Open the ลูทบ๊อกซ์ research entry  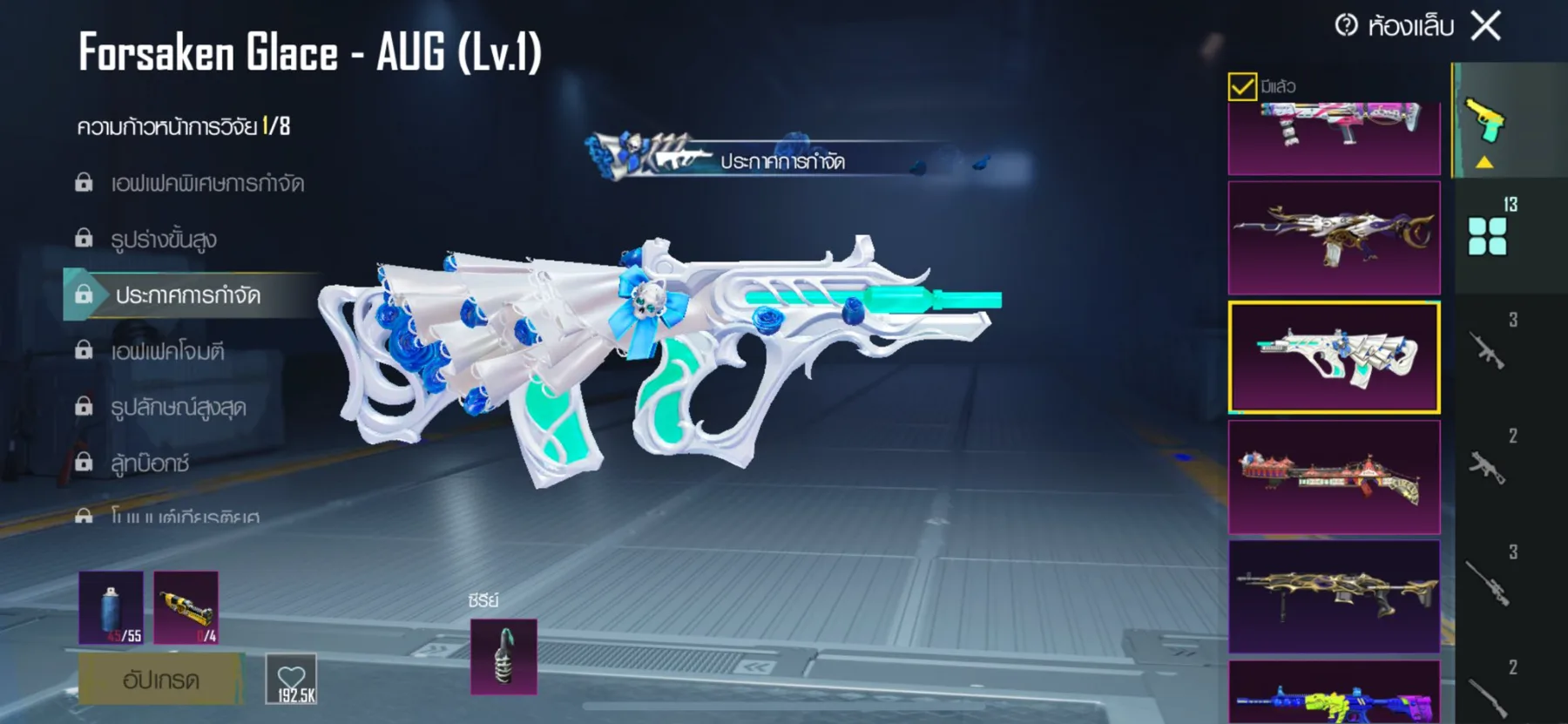(150, 463)
